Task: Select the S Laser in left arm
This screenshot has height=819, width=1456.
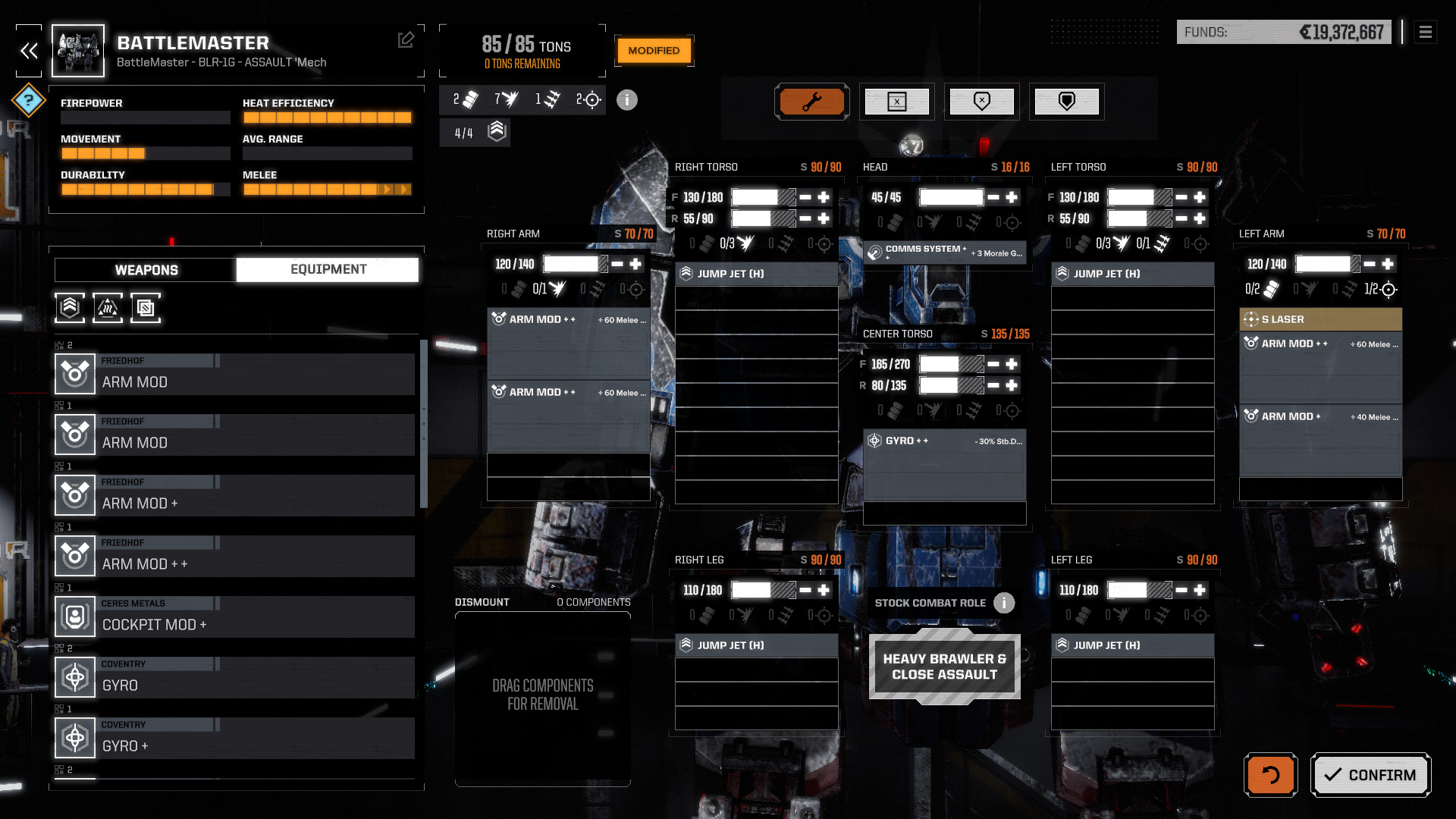Action: click(1320, 319)
